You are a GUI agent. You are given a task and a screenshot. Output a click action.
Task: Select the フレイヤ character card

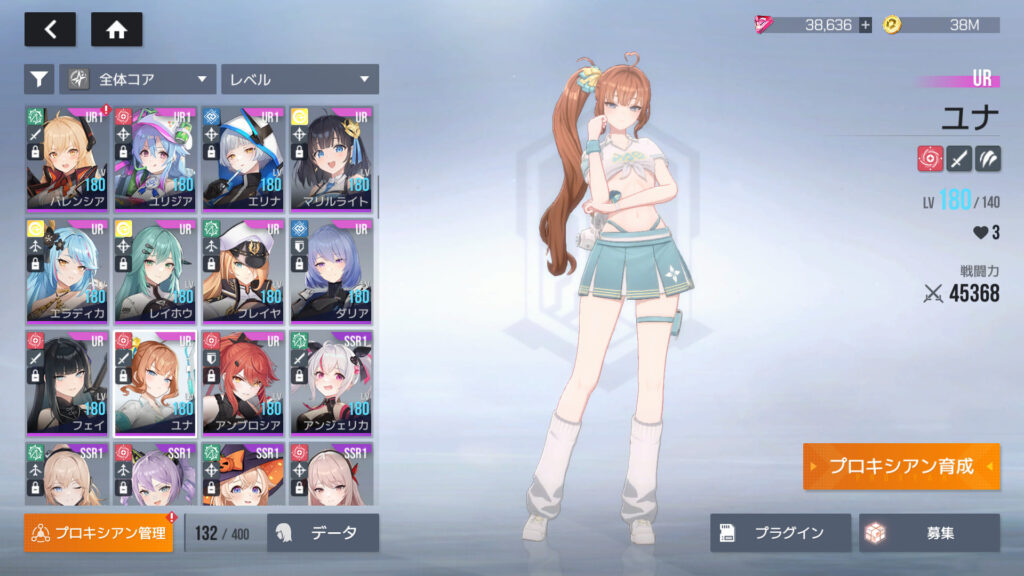tap(243, 270)
